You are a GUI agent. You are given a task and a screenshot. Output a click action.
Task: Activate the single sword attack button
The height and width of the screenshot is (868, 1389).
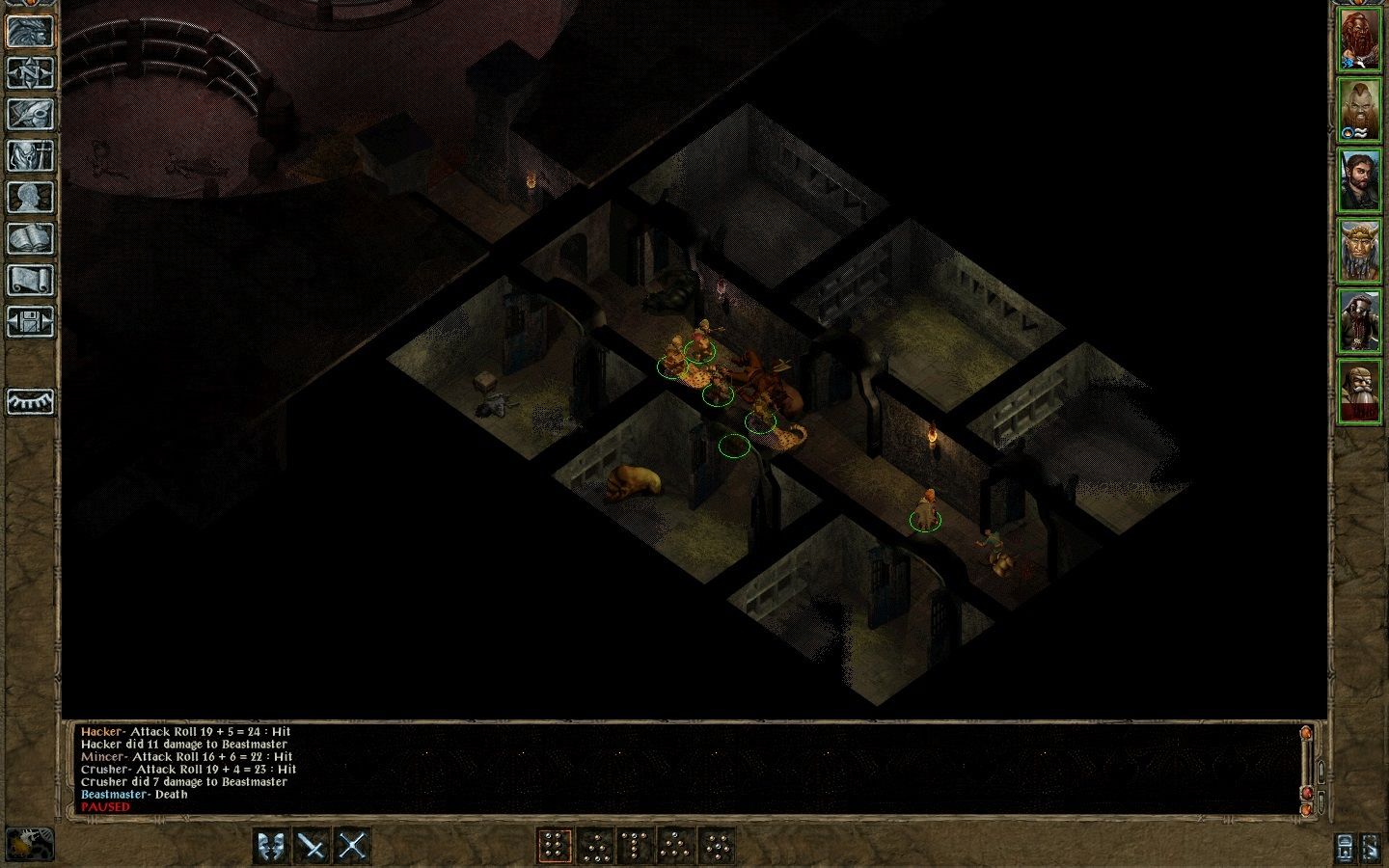click(312, 846)
